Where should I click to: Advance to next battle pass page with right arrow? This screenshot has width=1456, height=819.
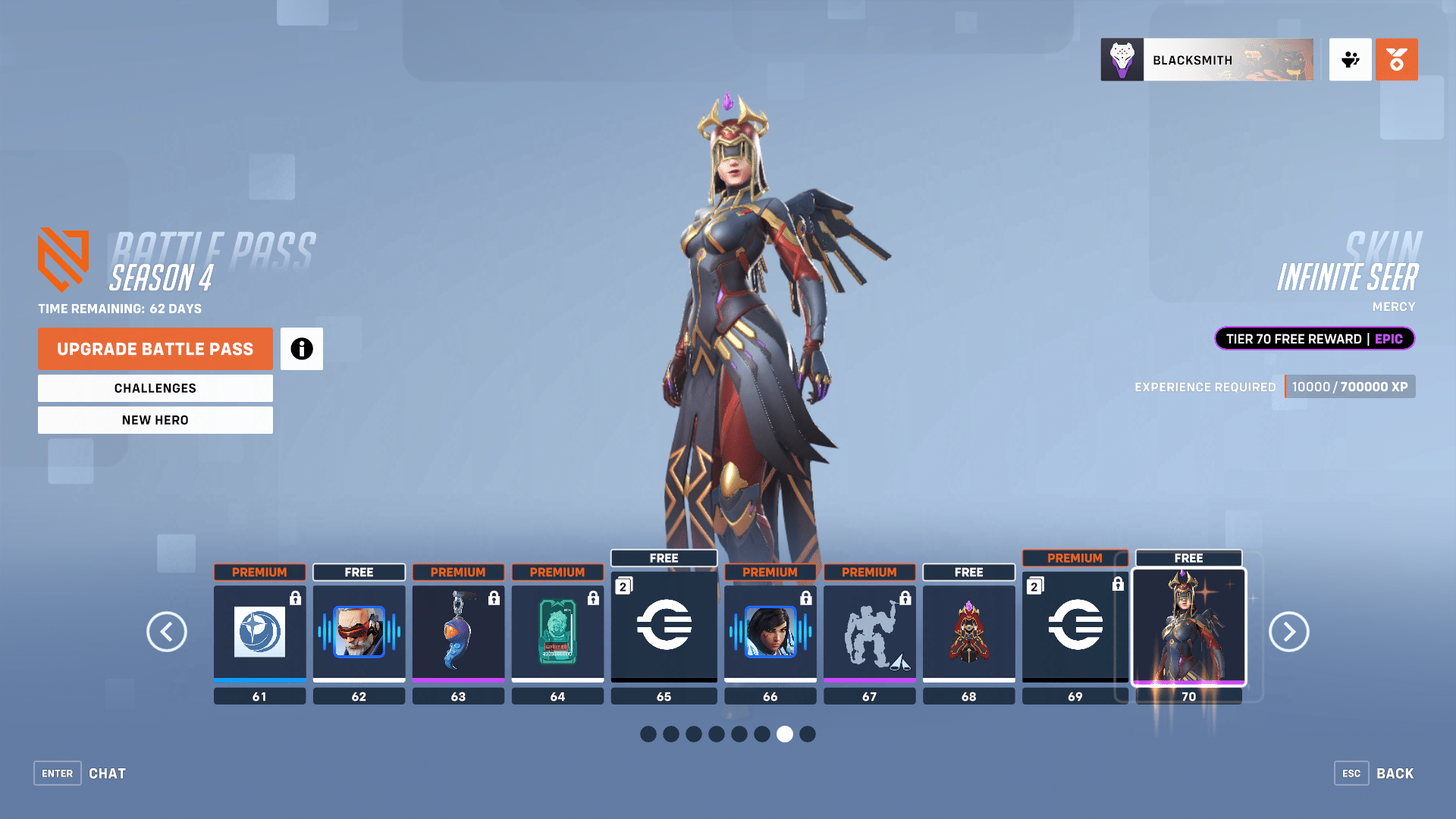1288,632
